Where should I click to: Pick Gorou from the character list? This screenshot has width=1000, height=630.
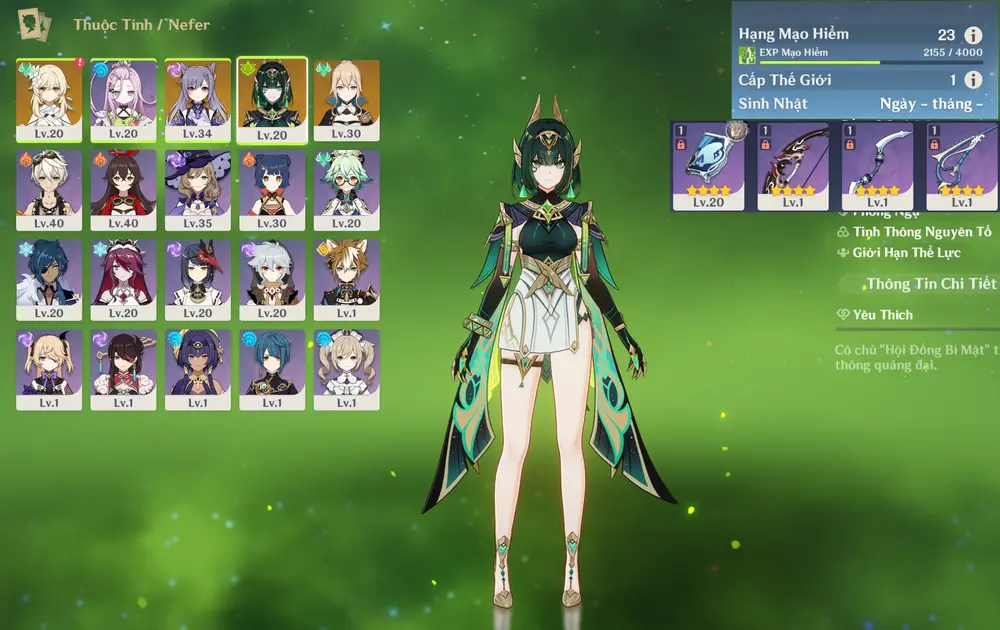346,278
